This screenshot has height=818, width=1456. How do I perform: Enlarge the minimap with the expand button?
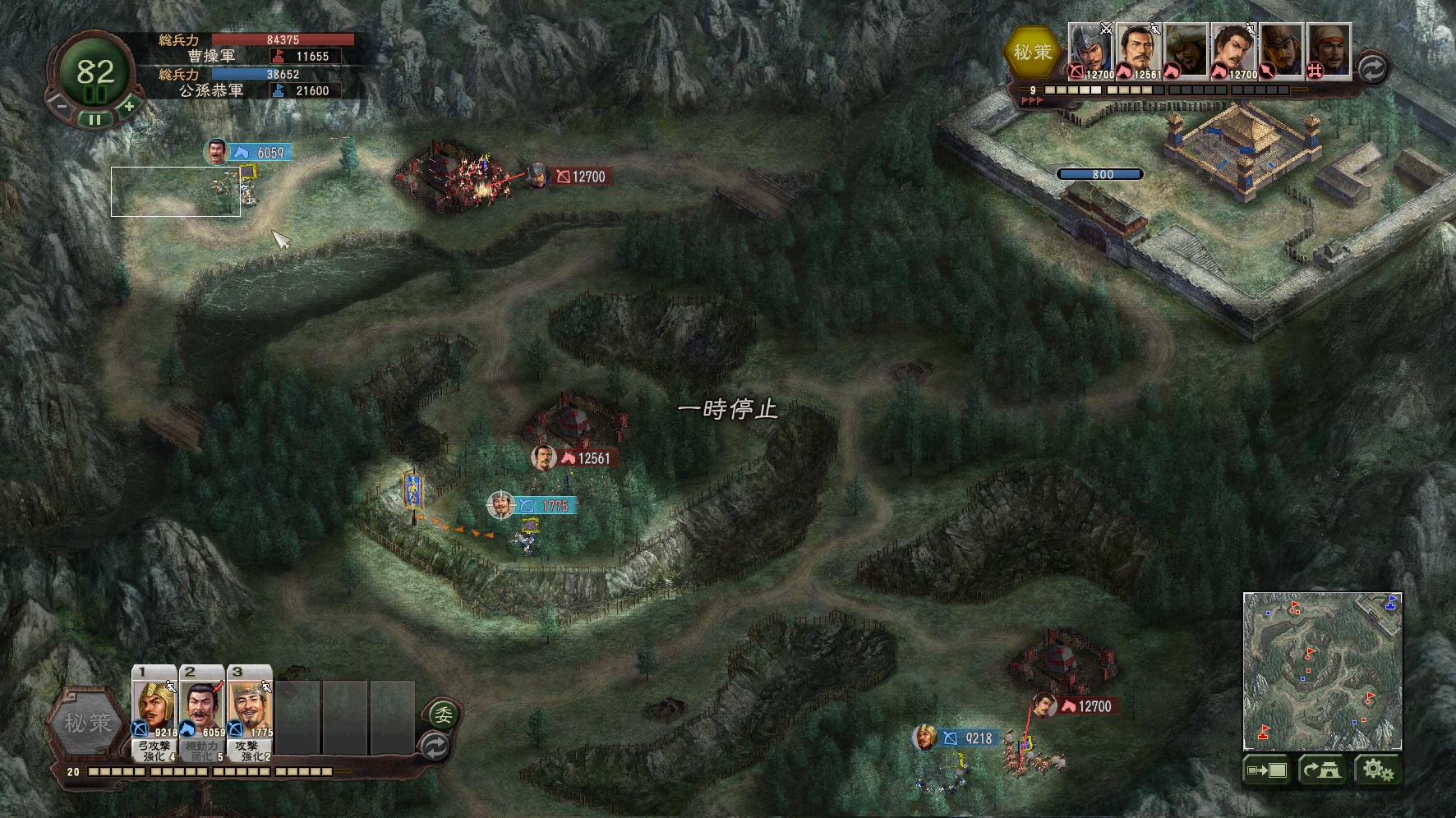click(1266, 770)
